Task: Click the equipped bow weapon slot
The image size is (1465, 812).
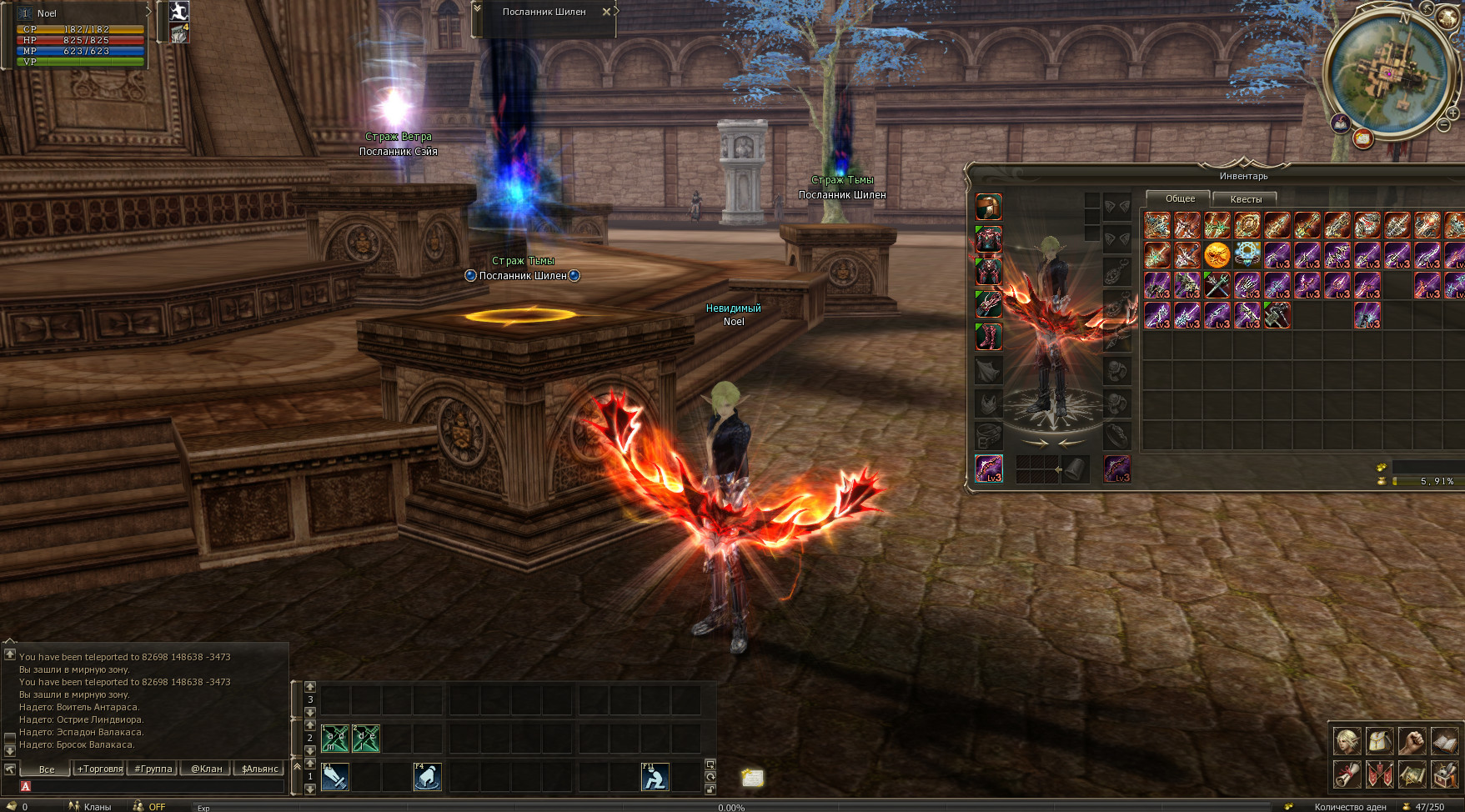Action: [989, 469]
